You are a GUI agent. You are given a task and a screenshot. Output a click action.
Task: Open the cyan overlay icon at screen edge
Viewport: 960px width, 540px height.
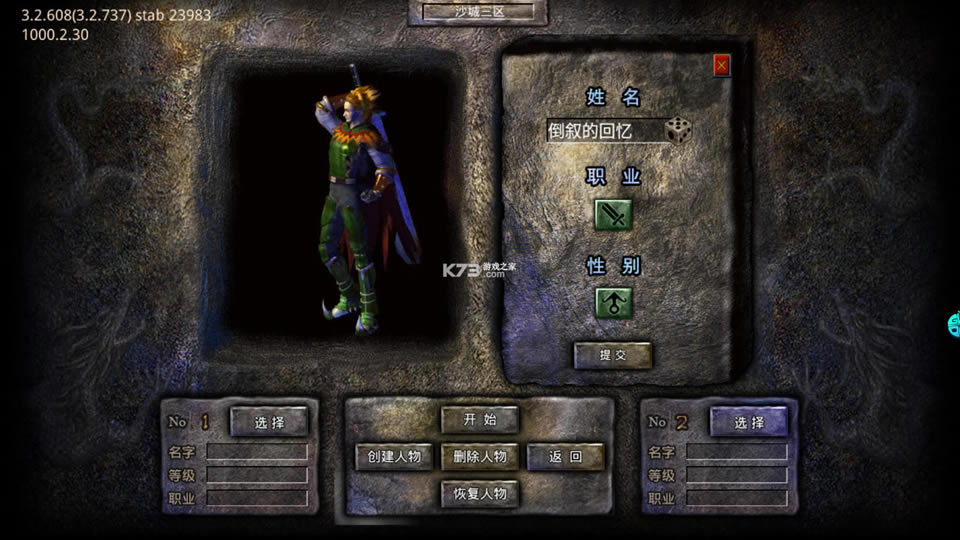[954, 324]
